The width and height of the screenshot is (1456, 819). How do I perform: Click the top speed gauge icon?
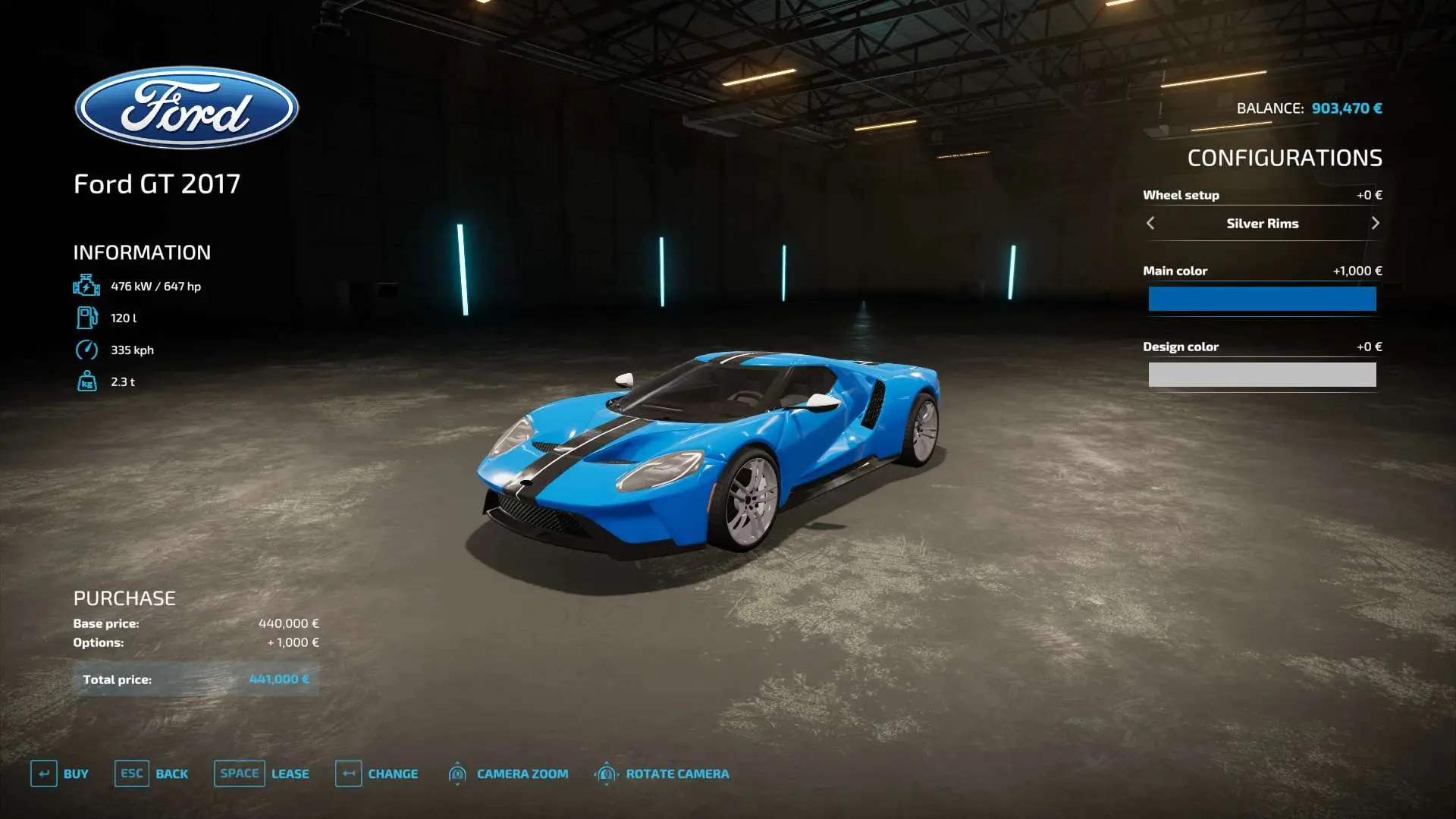[87, 350]
